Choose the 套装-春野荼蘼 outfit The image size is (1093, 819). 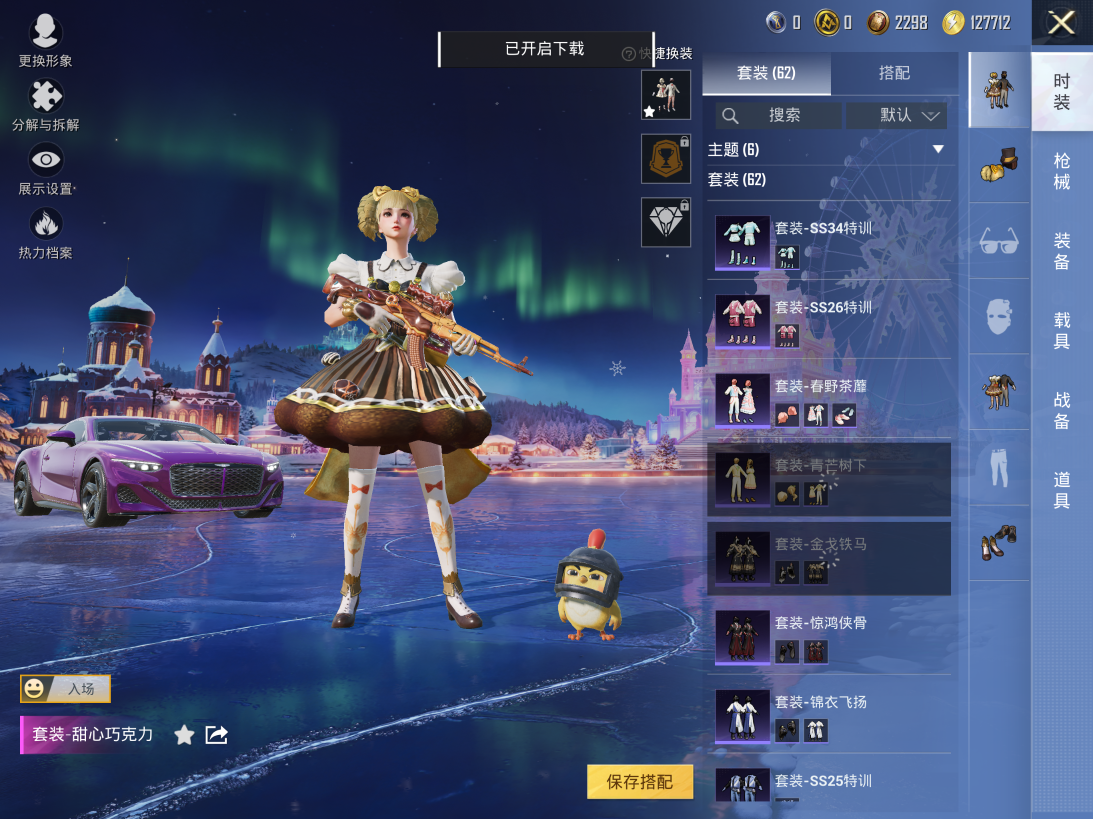coord(828,400)
